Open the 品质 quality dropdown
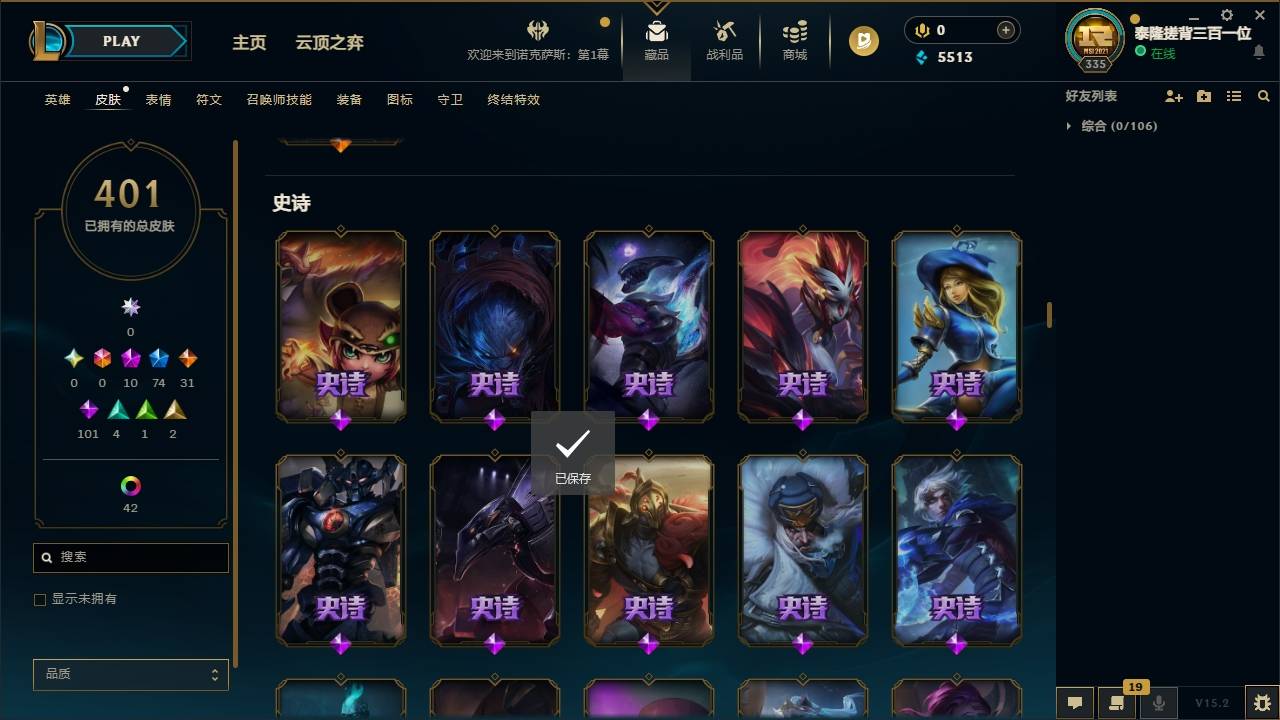The width and height of the screenshot is (1280, 720). pyautogui.click(x=130, y=674)
